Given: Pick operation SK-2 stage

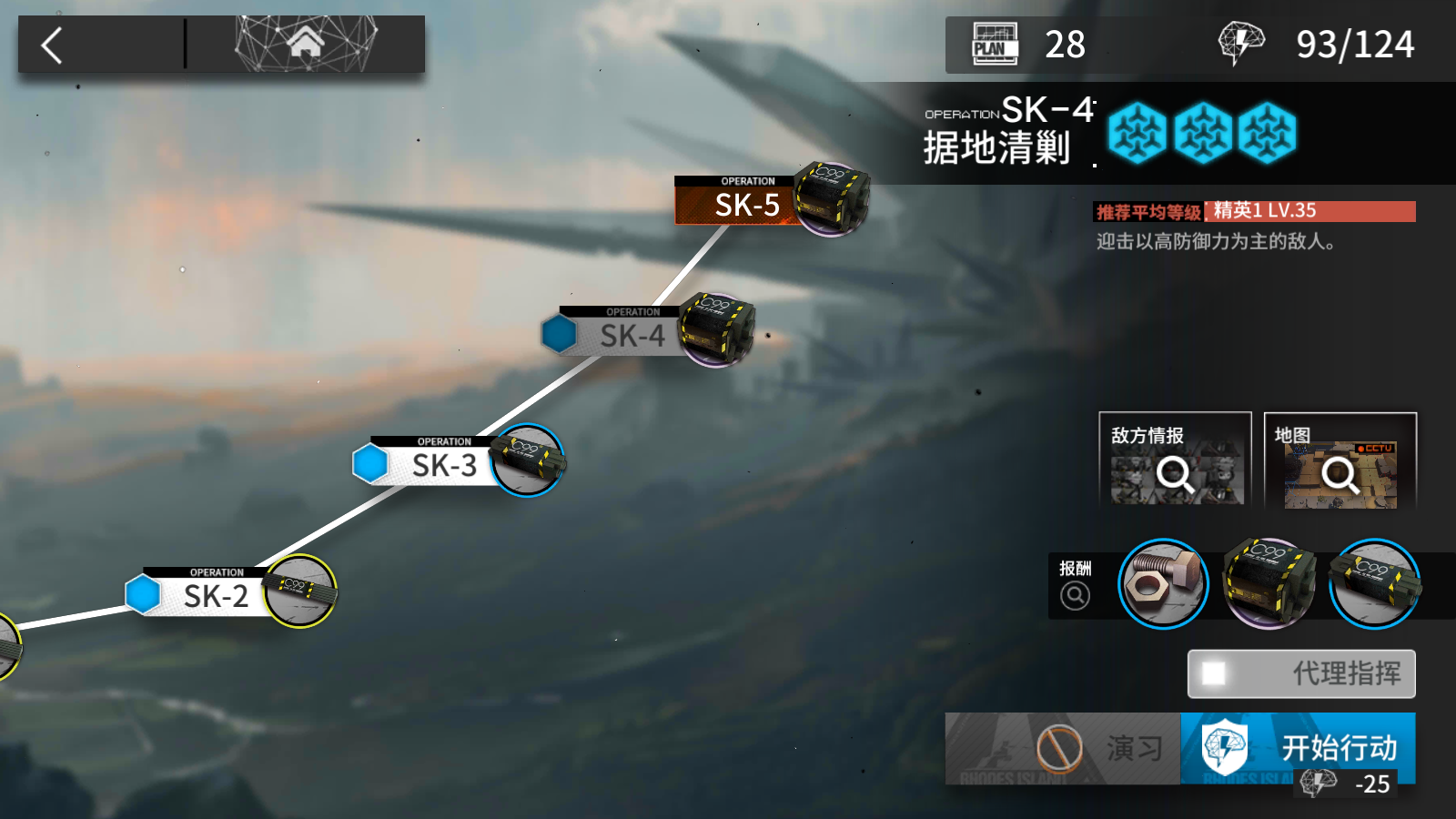Looking at the screenshot, I should click(x=217, y=595).
